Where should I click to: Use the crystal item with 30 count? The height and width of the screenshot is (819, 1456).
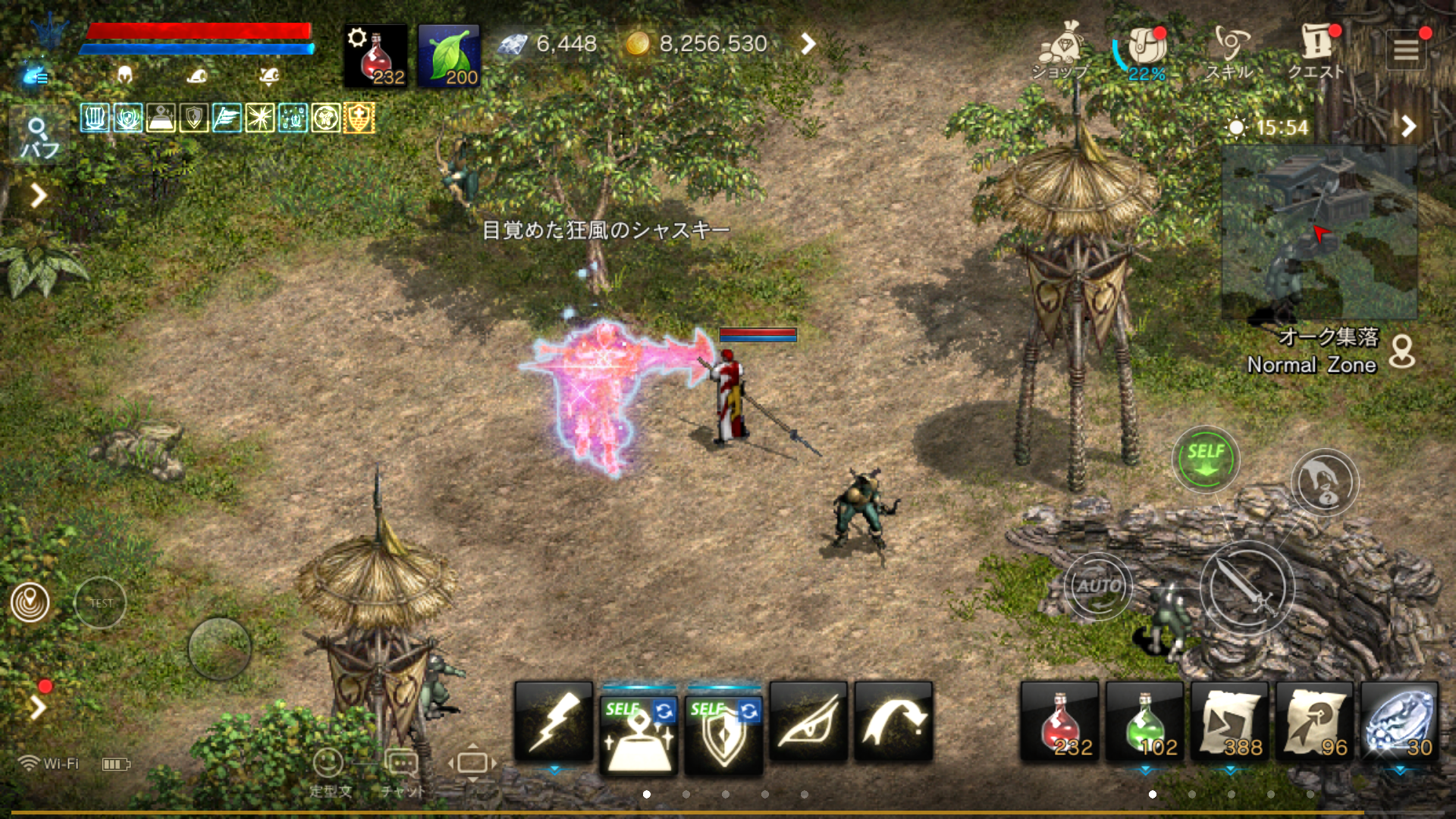tap(1399, 722)
